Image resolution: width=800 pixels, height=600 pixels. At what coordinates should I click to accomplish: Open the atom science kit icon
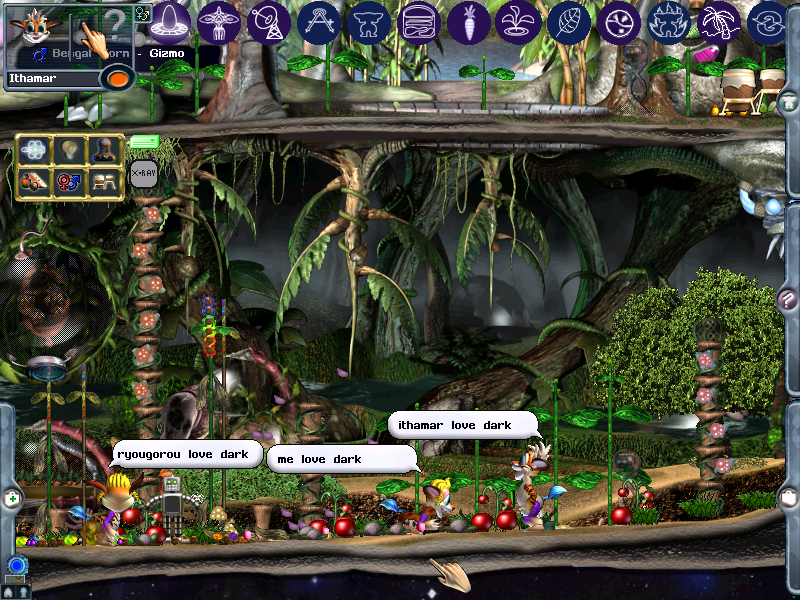(35, 151)
